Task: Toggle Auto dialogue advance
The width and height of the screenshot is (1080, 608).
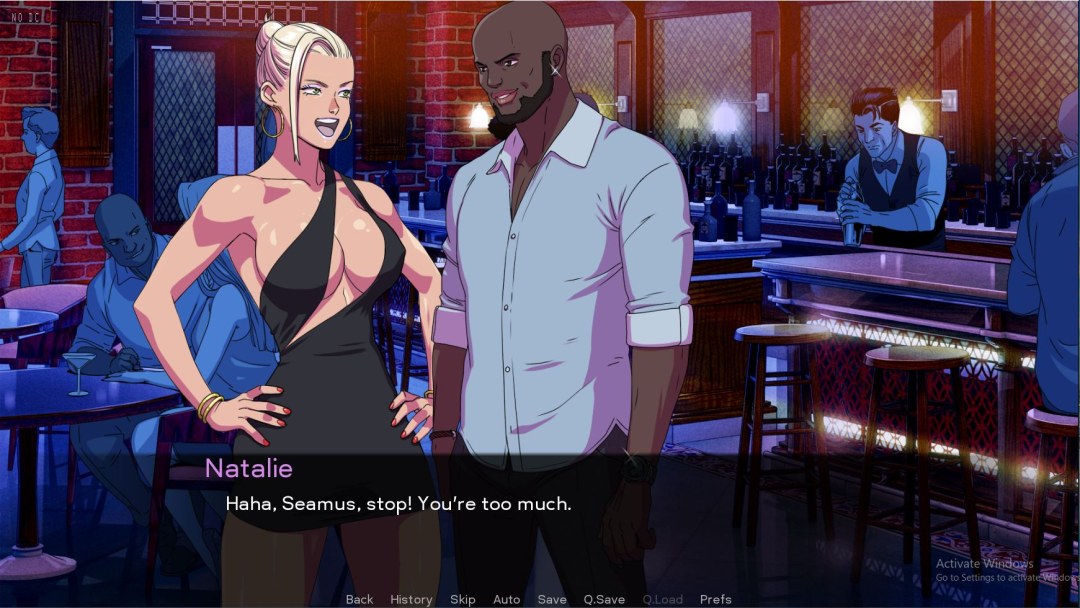Action: coord(507,599)
